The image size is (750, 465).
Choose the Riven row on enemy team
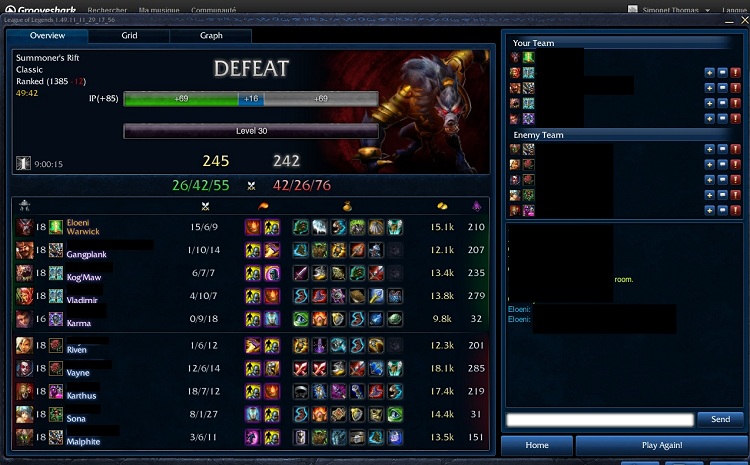[250, 345]
